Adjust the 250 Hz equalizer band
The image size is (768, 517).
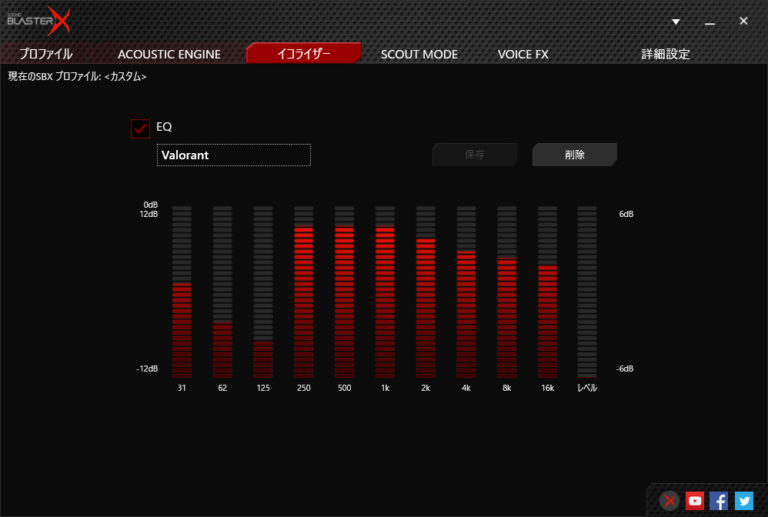(x=303, y=290)
